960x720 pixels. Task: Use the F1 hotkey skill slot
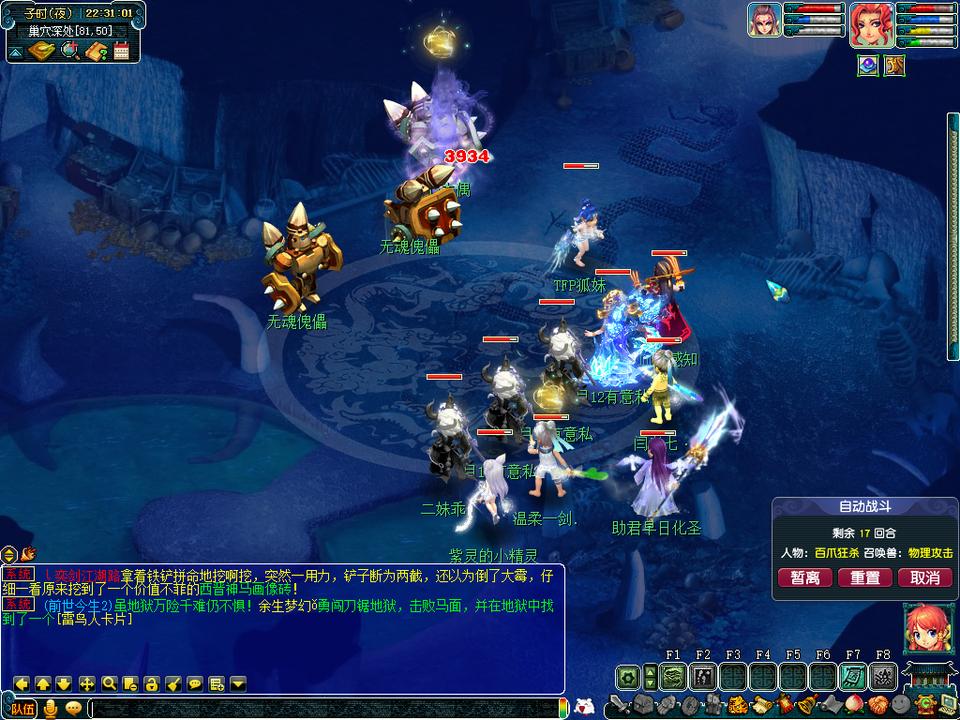point(672,677)
